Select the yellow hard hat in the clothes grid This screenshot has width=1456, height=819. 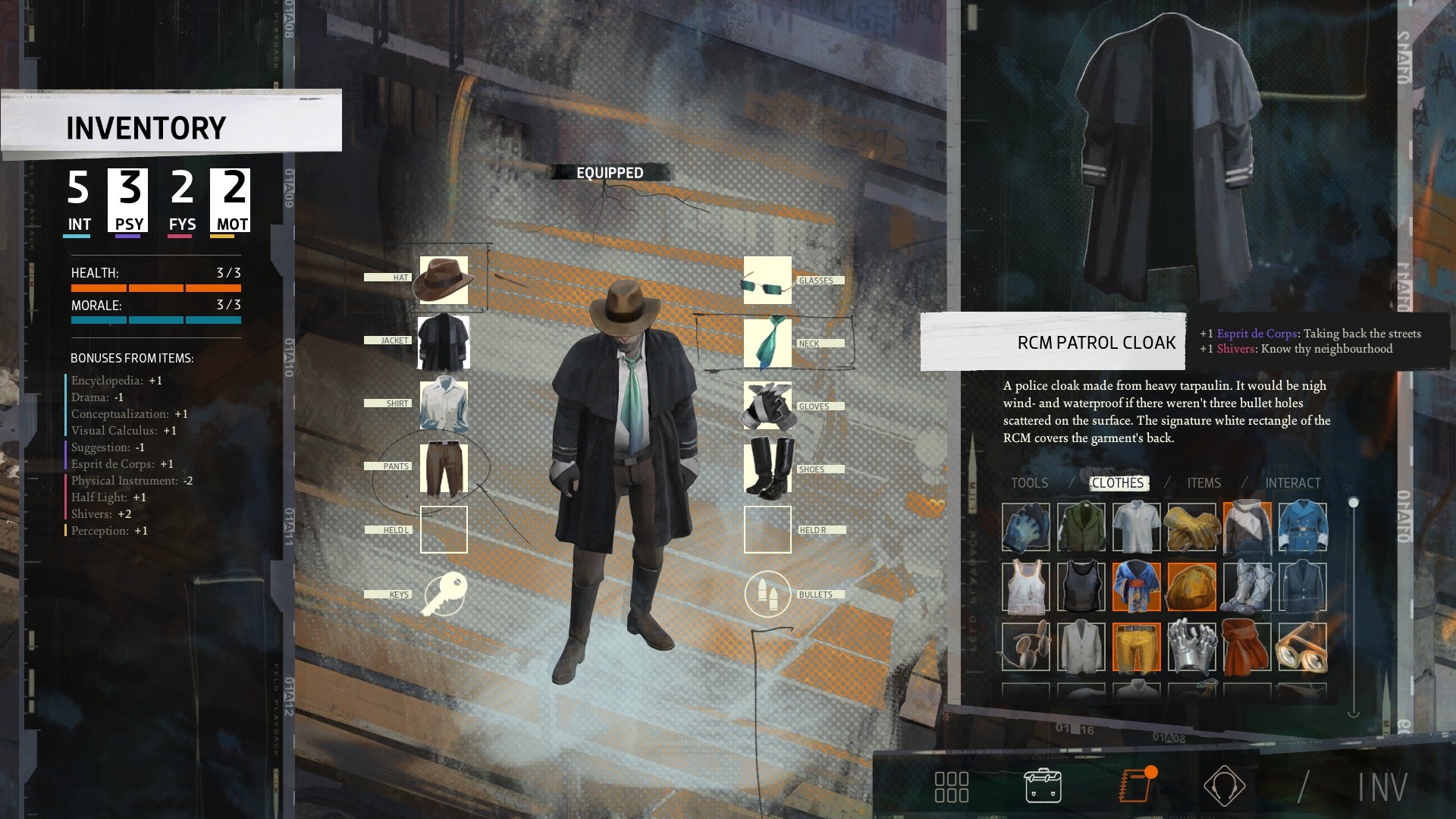pos(1192,586)
